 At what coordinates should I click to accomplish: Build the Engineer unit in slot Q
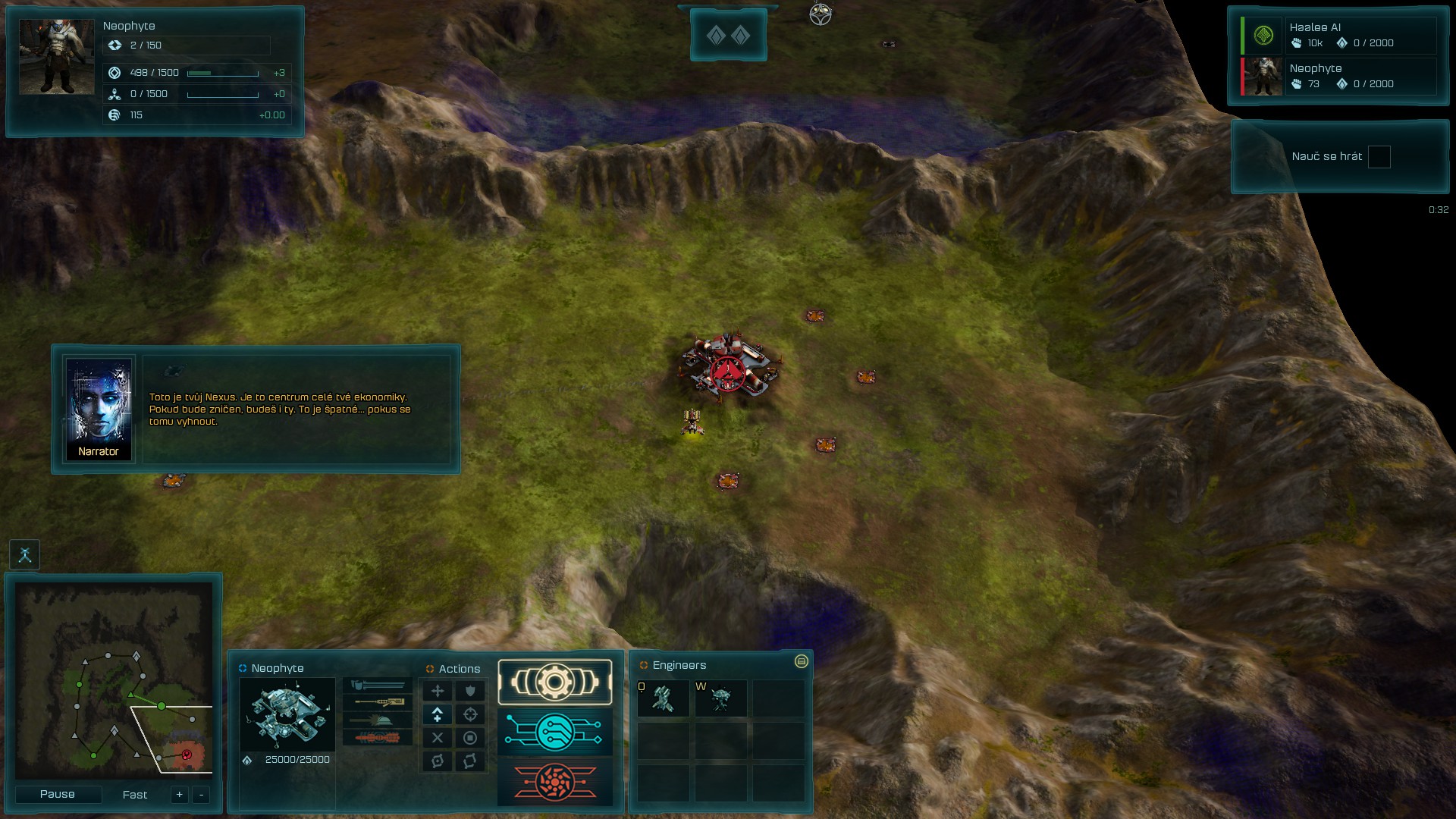pos(664,698)
